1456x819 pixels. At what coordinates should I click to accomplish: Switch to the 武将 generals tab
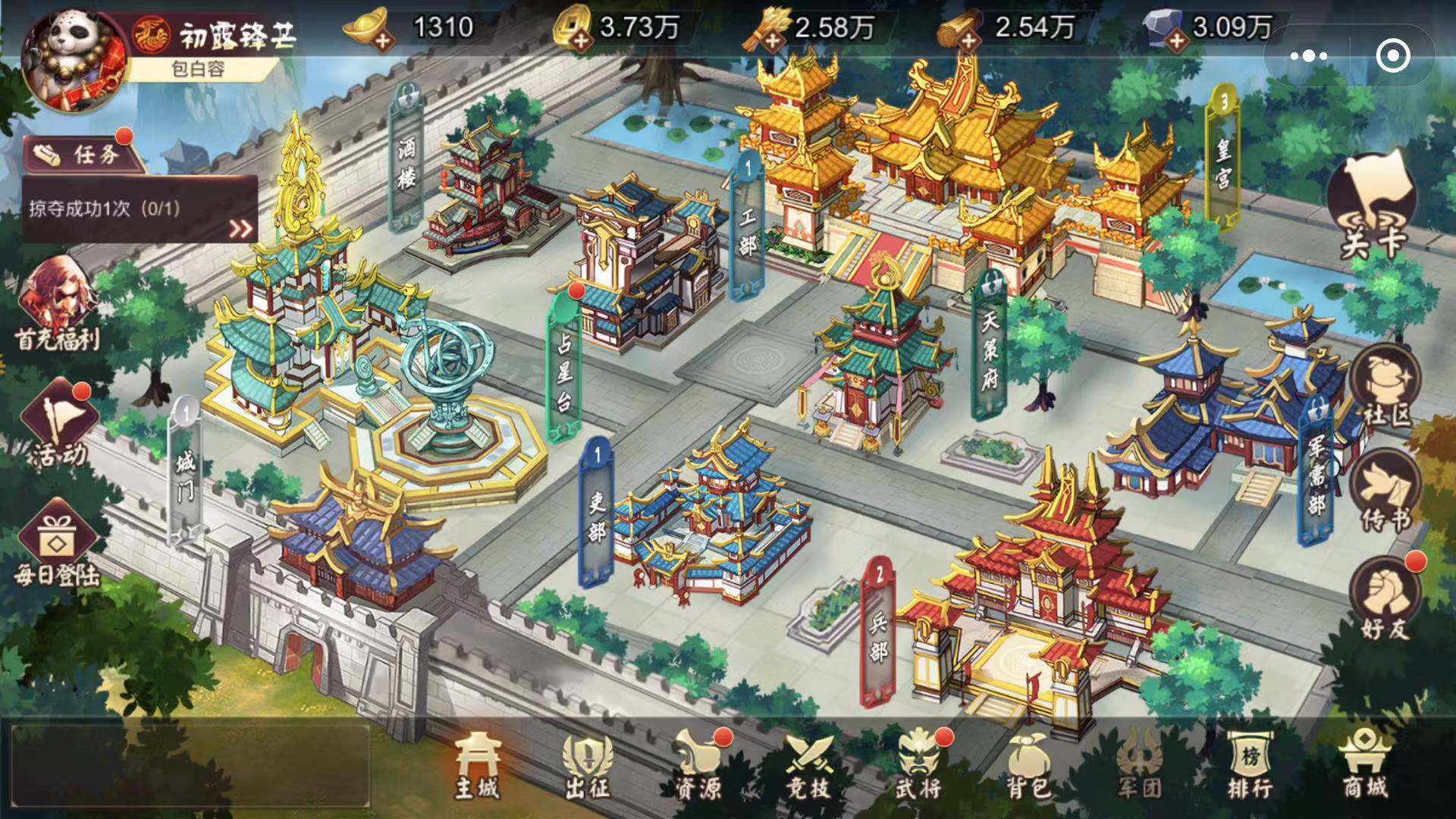(x=919, y=764)
